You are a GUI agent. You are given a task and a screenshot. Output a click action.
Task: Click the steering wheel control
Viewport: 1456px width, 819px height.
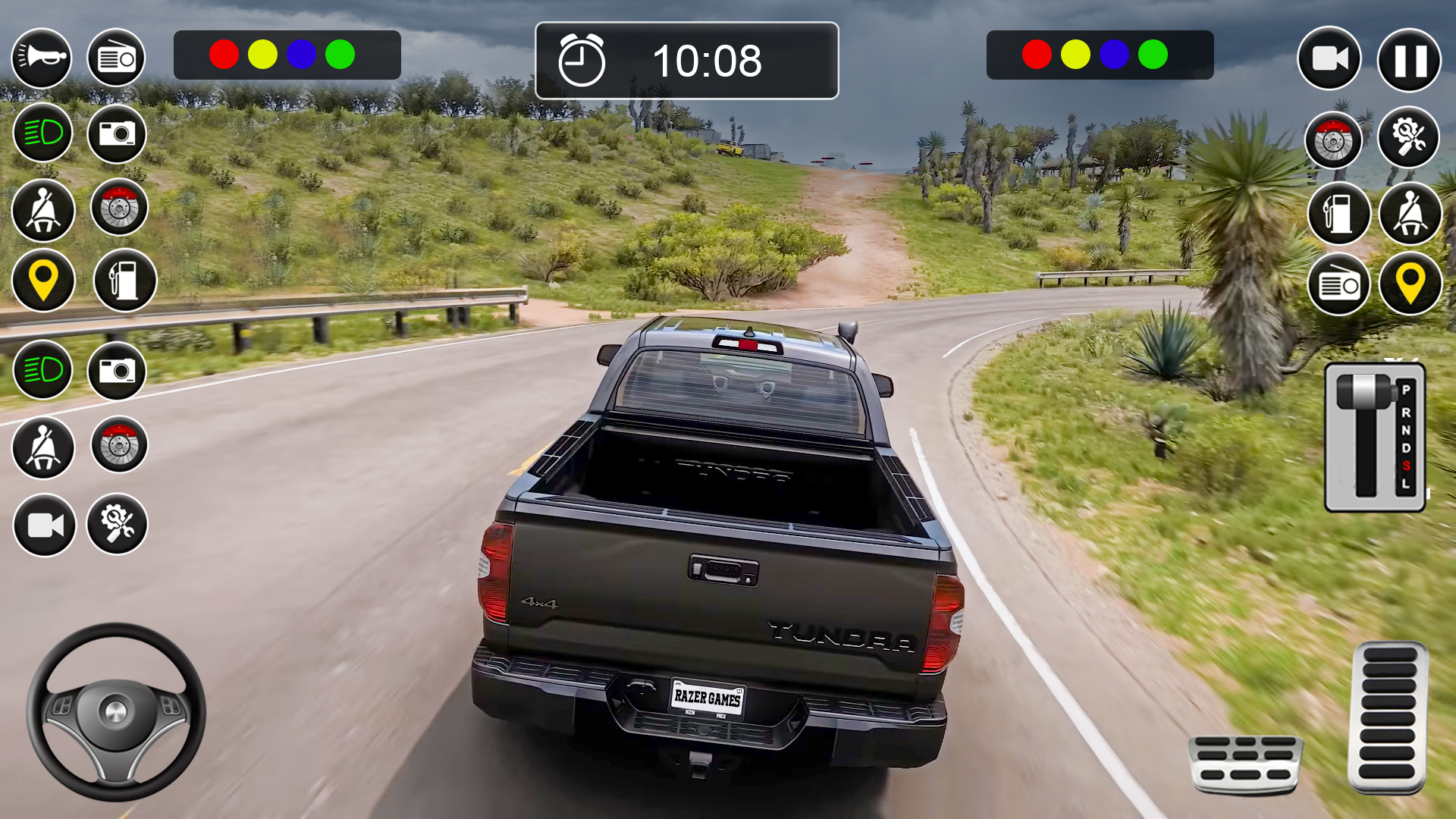point(116,711)
